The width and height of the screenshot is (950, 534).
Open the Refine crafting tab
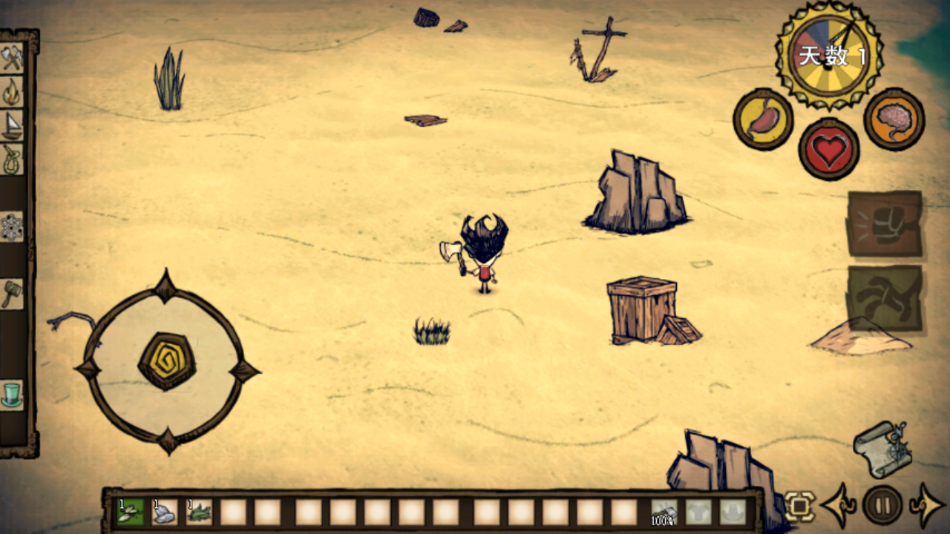13,226
